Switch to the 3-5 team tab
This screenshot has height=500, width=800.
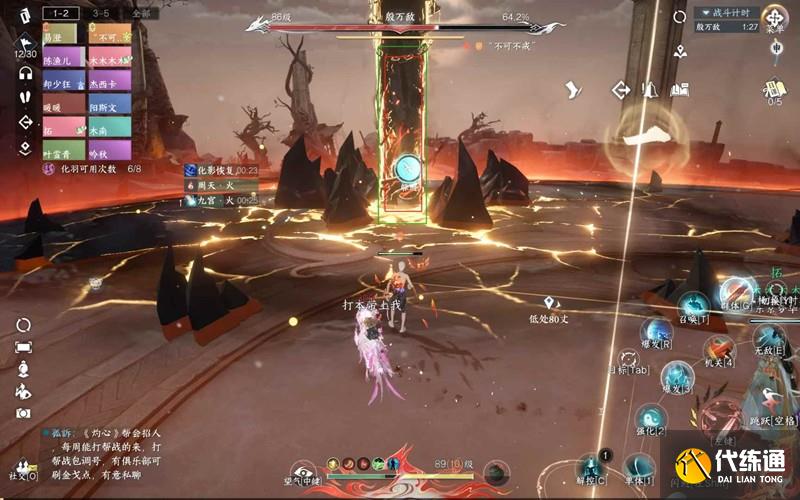101,14
